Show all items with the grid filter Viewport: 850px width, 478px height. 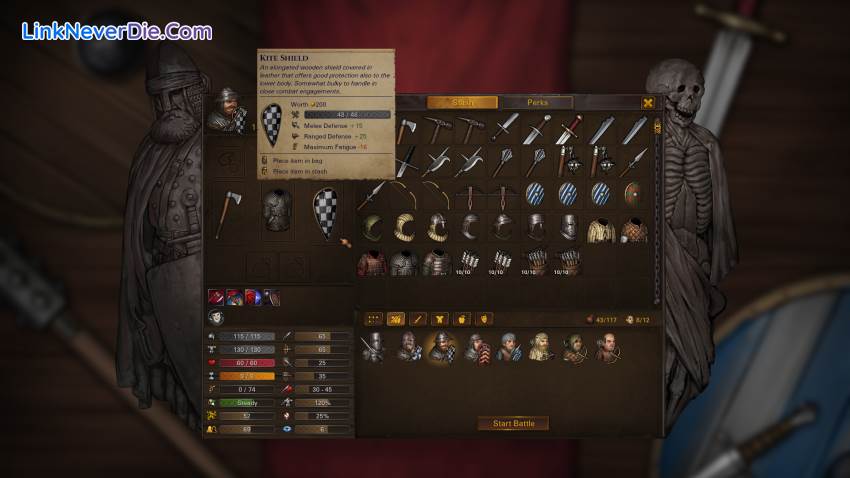[373, 318]
